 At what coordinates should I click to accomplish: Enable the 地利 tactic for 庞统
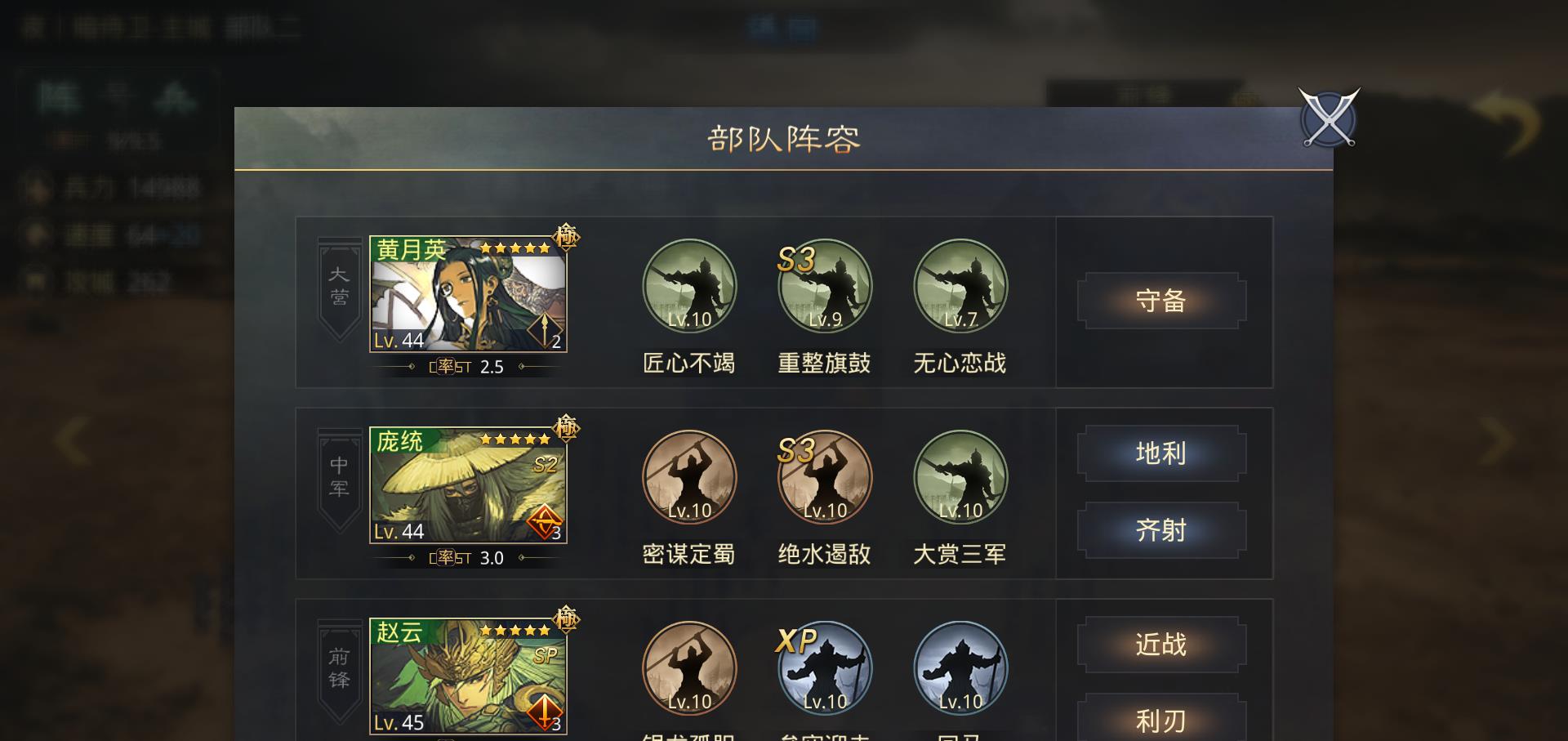(1161, 453)
